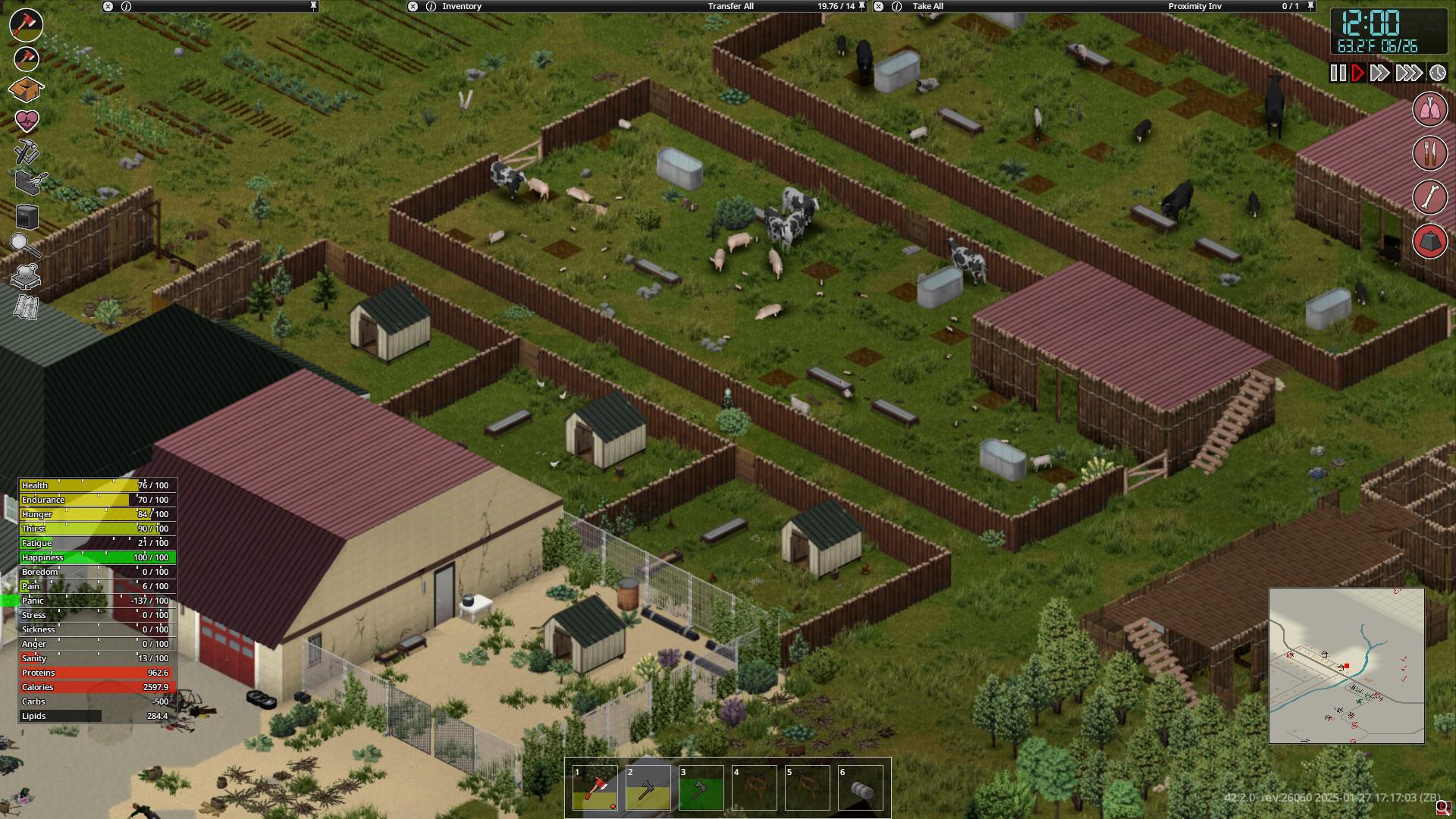Collapse the Proximity Inv window
This screenshot has height=819, width=1456.
pos(879,6)
